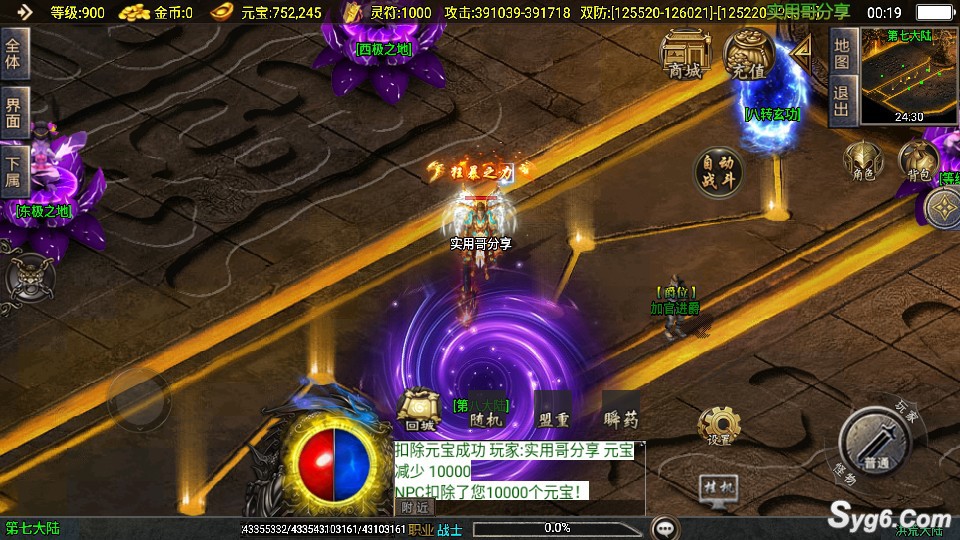Open the 商城 shop

point(686,54)
